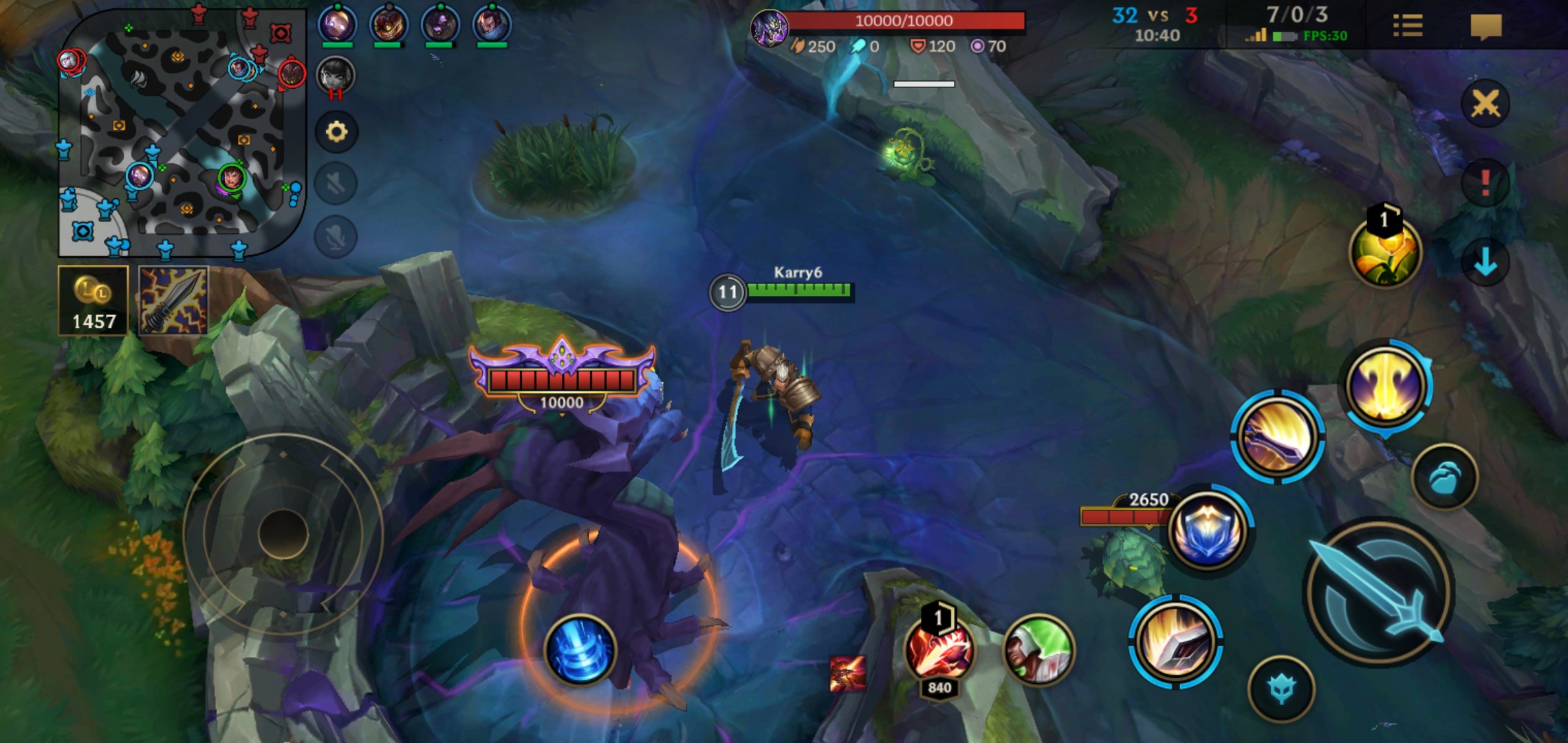Toggle the speaker mute button
Viewport: 1568px width, 743px height.
tap(336, 184)
